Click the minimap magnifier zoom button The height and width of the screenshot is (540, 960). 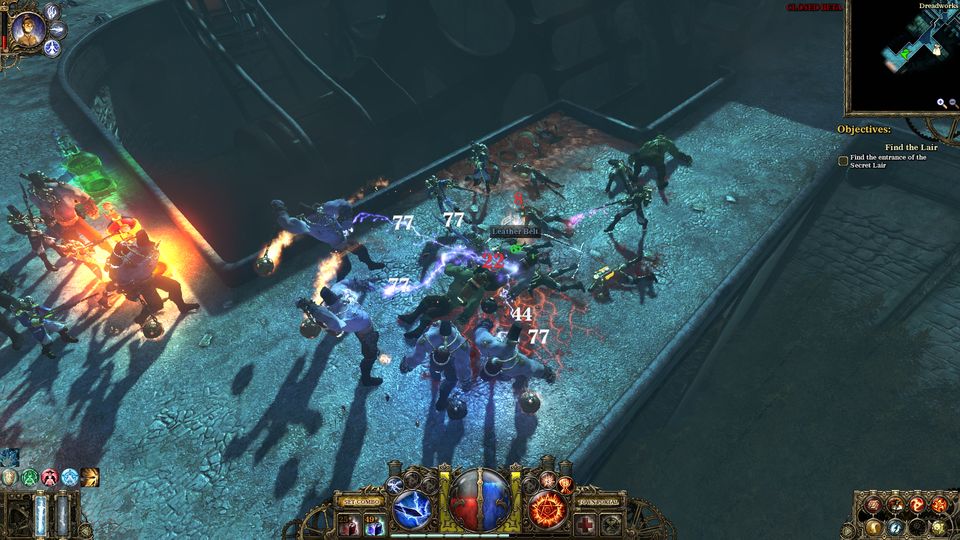point(941,102)
